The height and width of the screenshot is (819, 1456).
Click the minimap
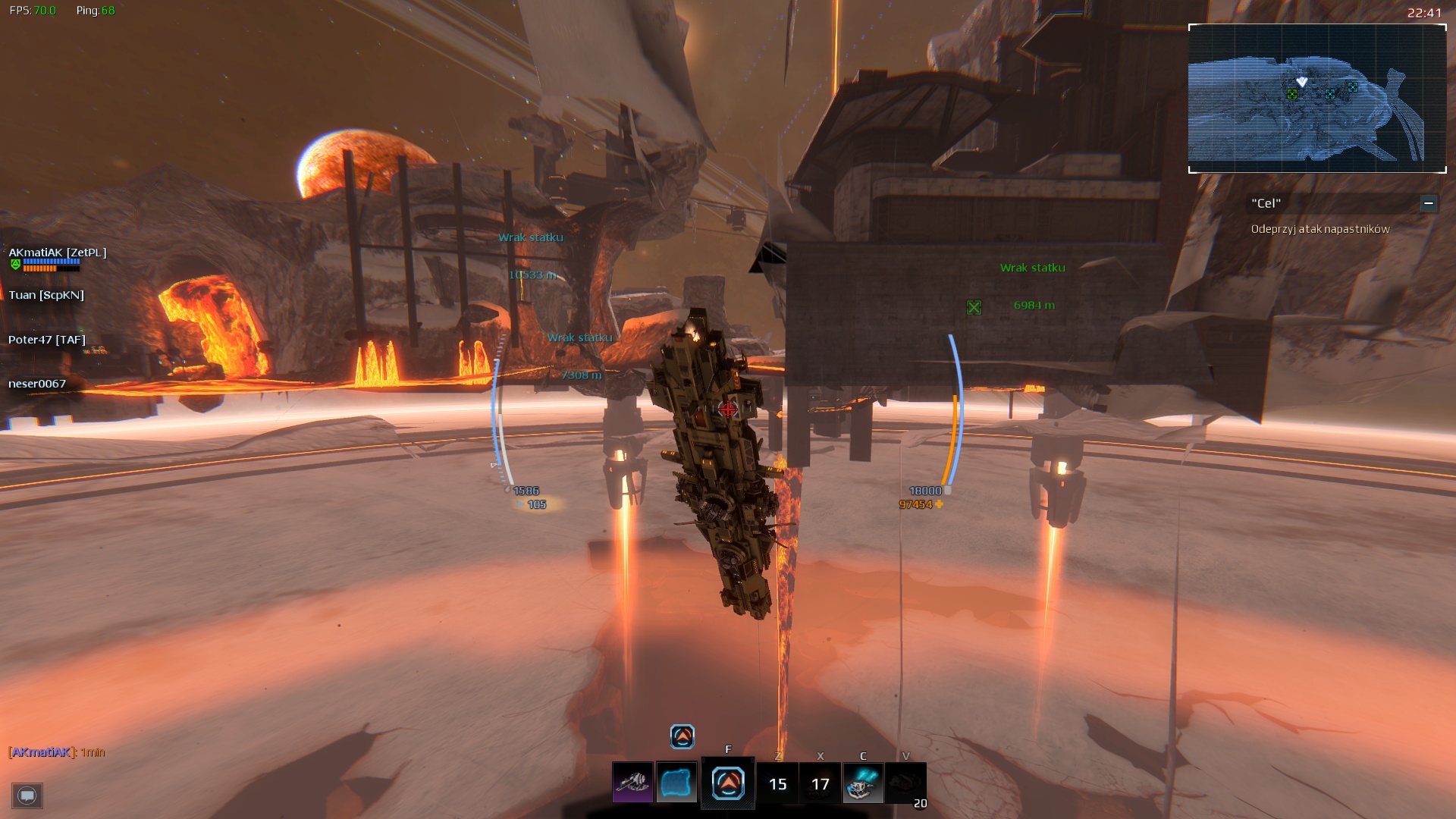[x=1317, y=99]
